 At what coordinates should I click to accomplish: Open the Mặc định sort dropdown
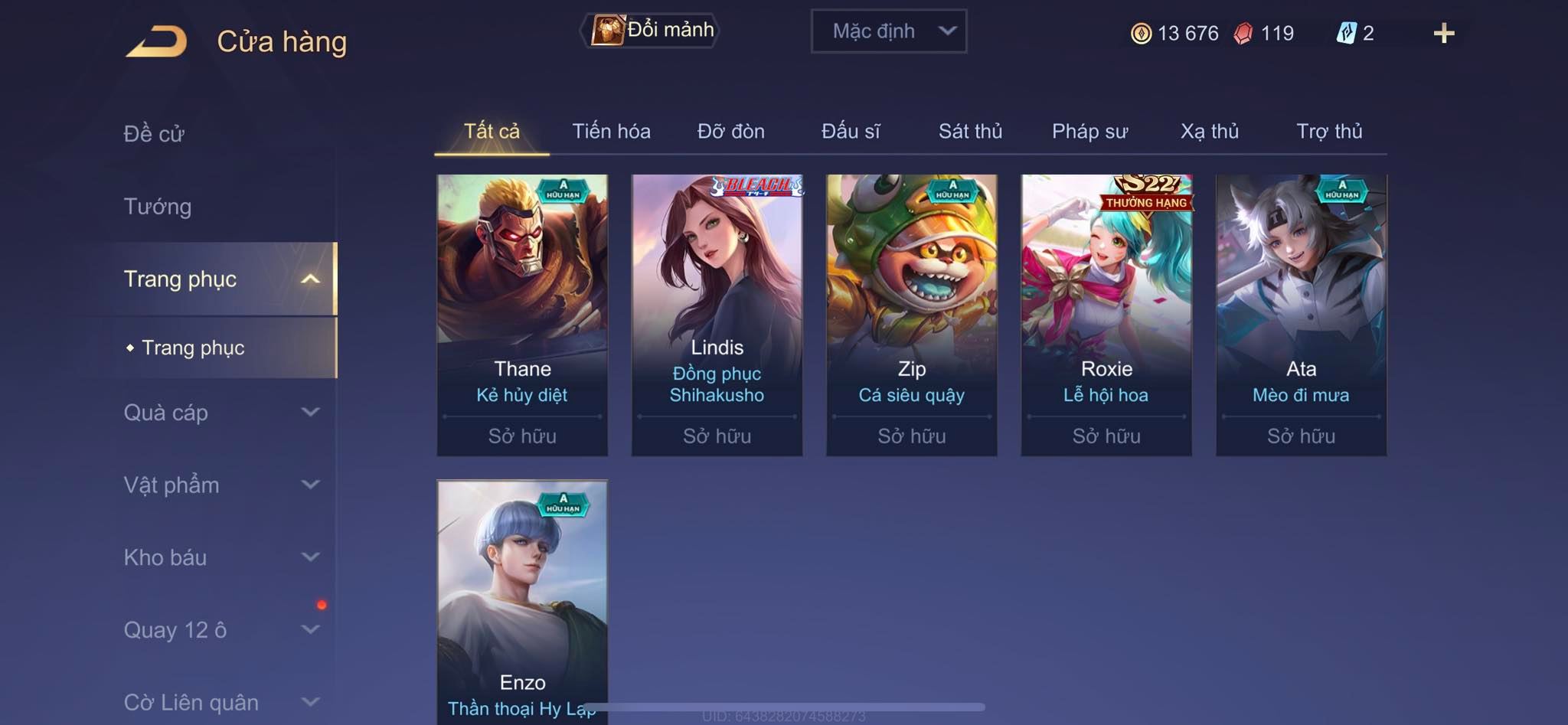point(888,31)
